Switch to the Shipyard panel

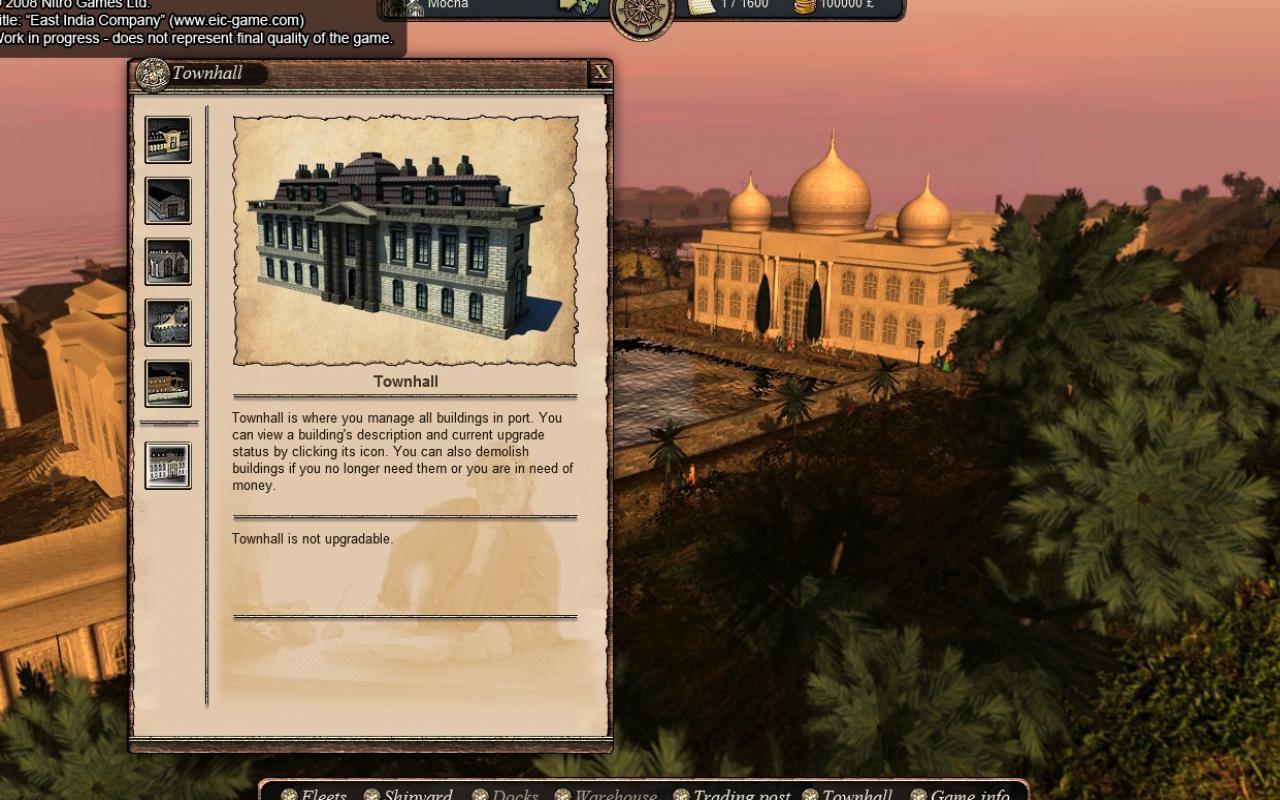(x=415, y=794)
